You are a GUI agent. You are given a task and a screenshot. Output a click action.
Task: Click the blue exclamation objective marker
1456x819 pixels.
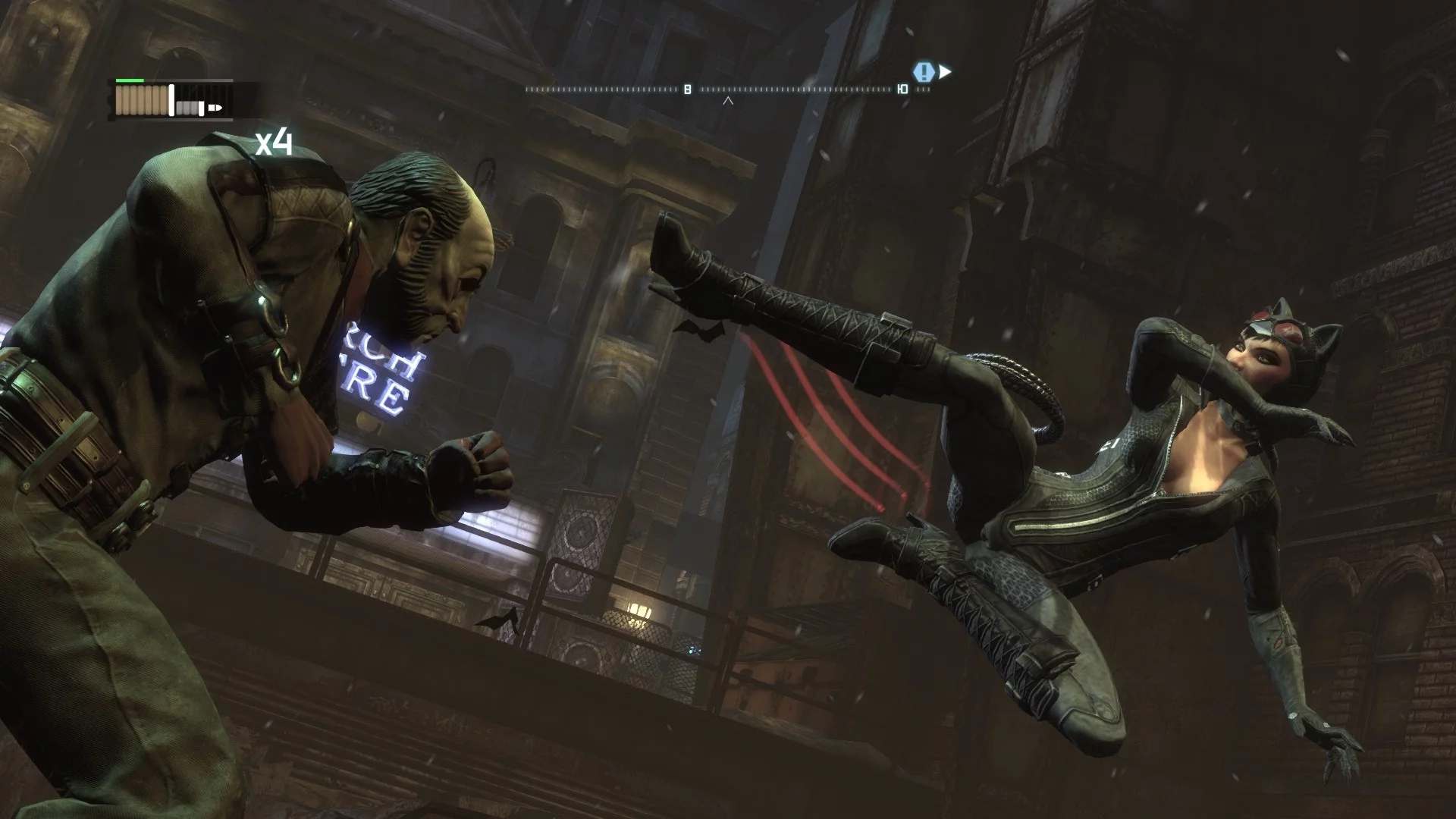pyautogui.click(x=923, y=72)
